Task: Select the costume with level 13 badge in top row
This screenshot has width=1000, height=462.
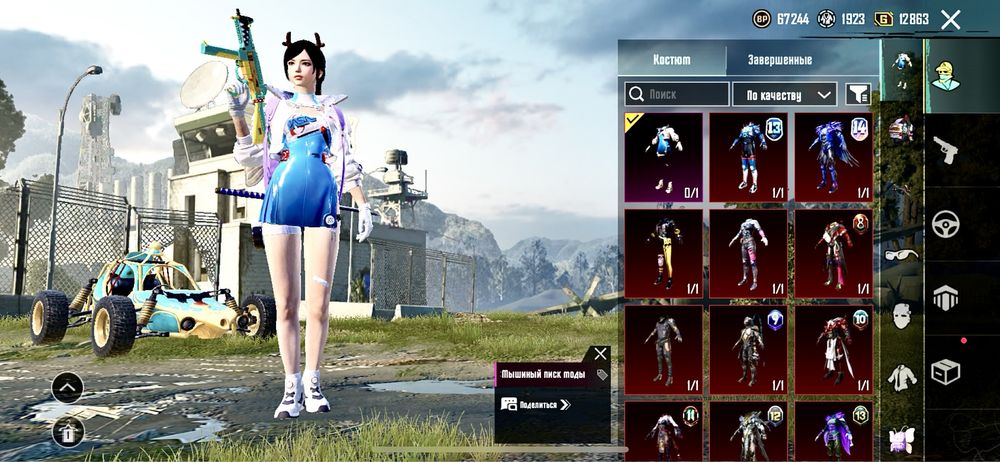Action: (748, 155)
